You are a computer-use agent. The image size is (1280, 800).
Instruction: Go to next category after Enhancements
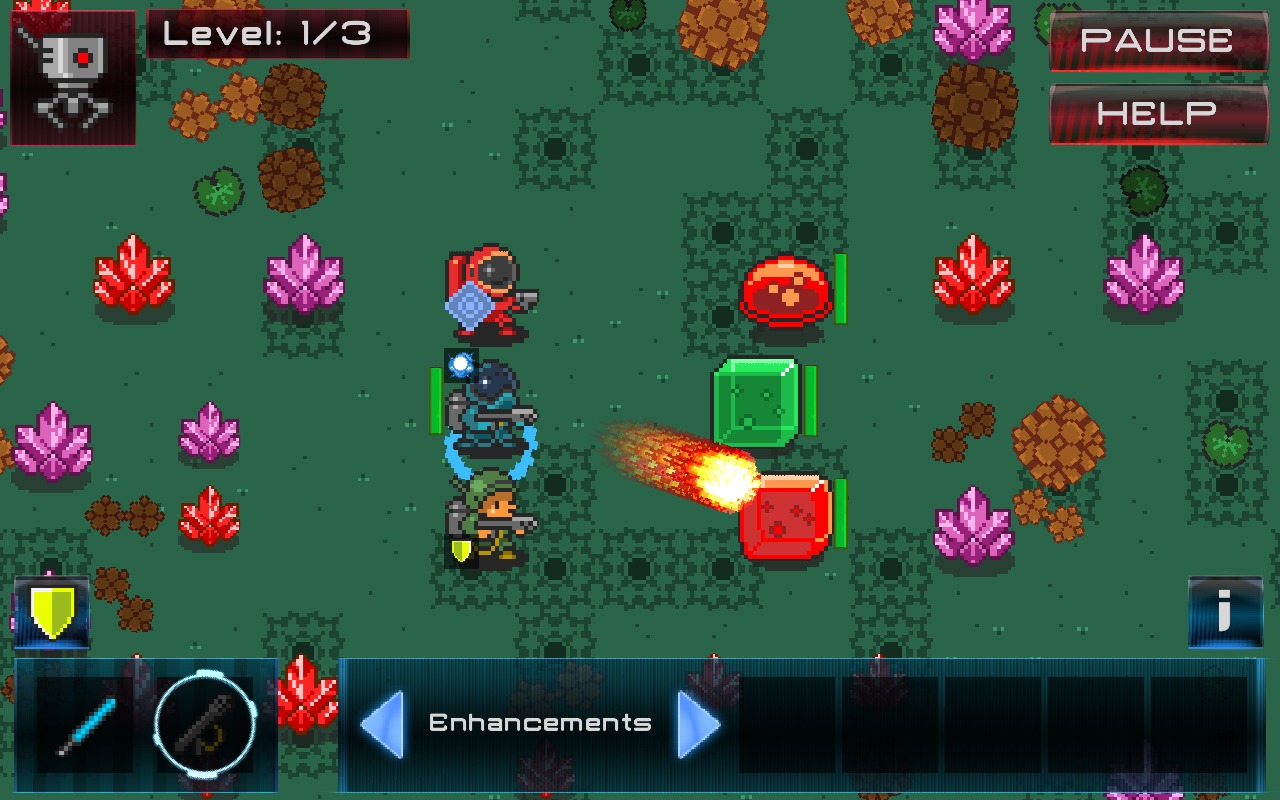(x=699, y=723)
